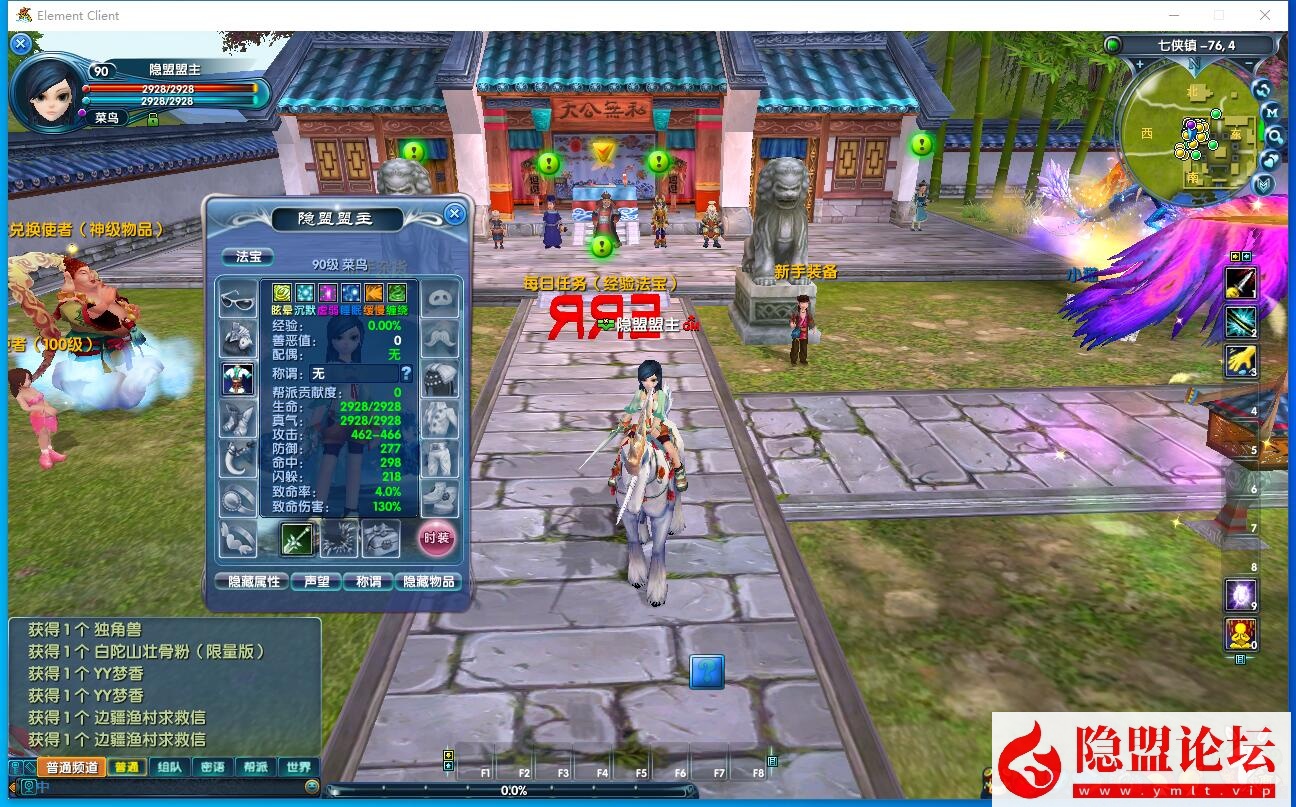Select the sunglasses equipment slot

pyautogui.click(x=238, y=299)
